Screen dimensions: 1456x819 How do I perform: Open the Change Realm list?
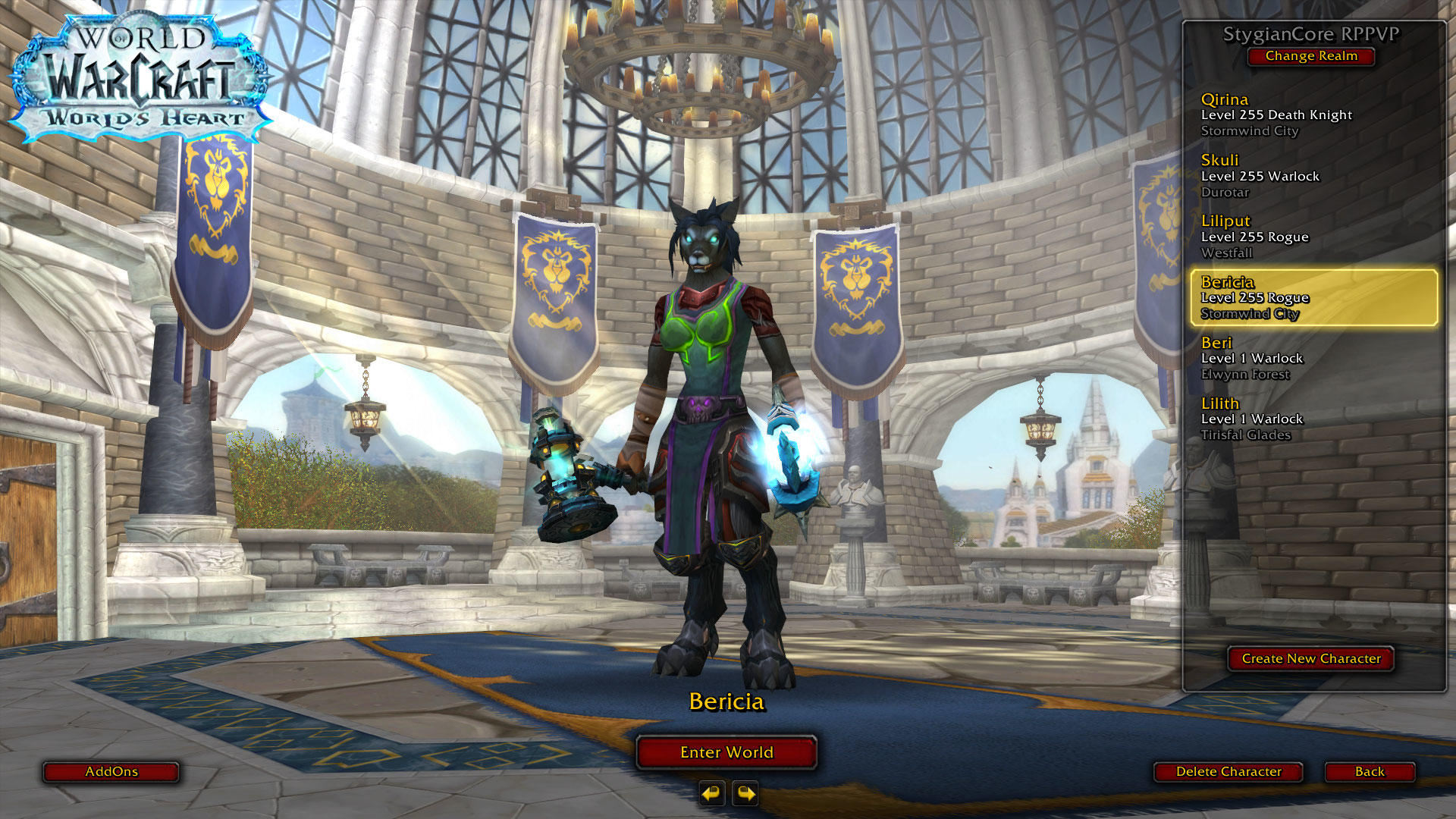coord(1311,56)
